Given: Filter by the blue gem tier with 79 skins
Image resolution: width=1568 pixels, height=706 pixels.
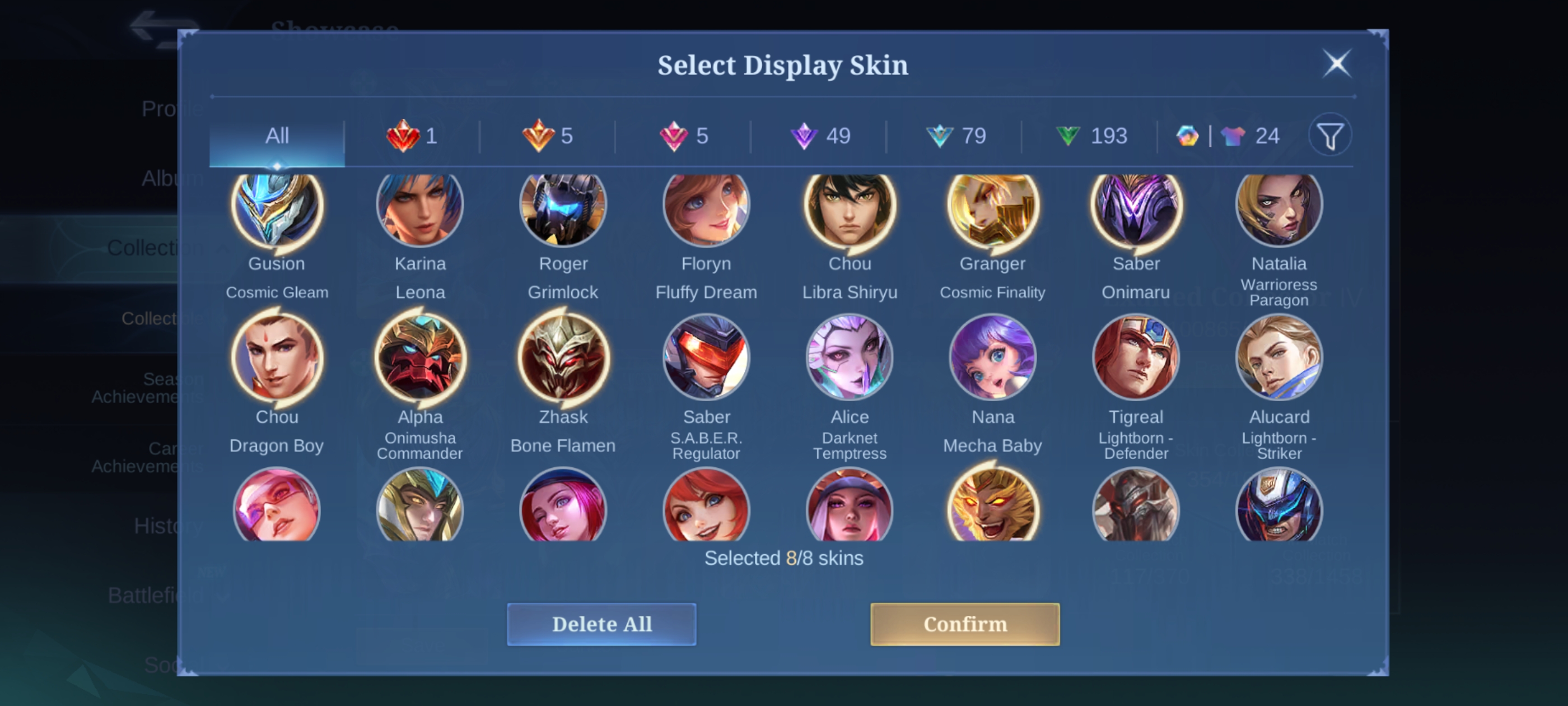Looking at the screenshot, I should coord(956,136).
